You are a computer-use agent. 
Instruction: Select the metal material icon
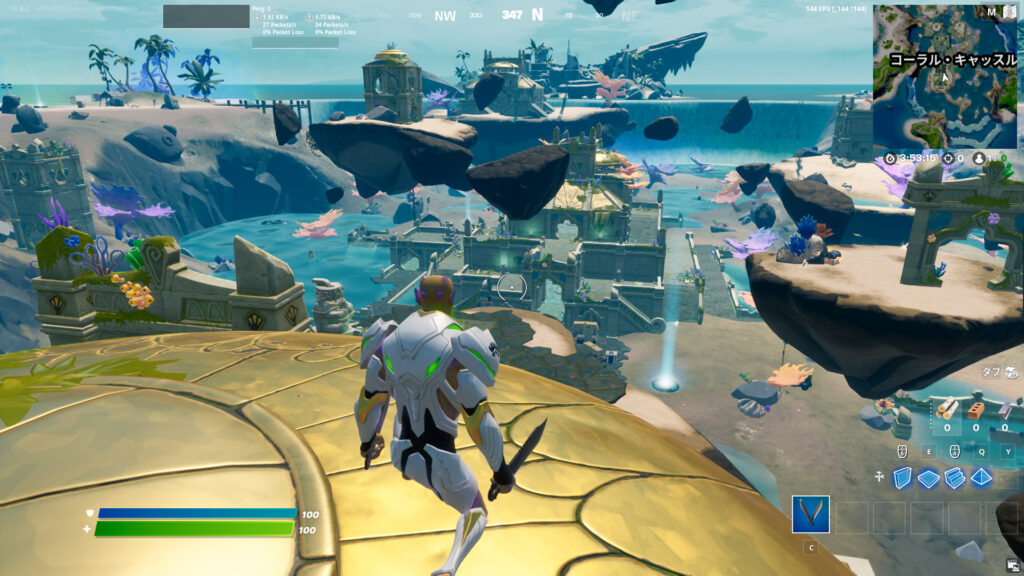coord(1005,410)
